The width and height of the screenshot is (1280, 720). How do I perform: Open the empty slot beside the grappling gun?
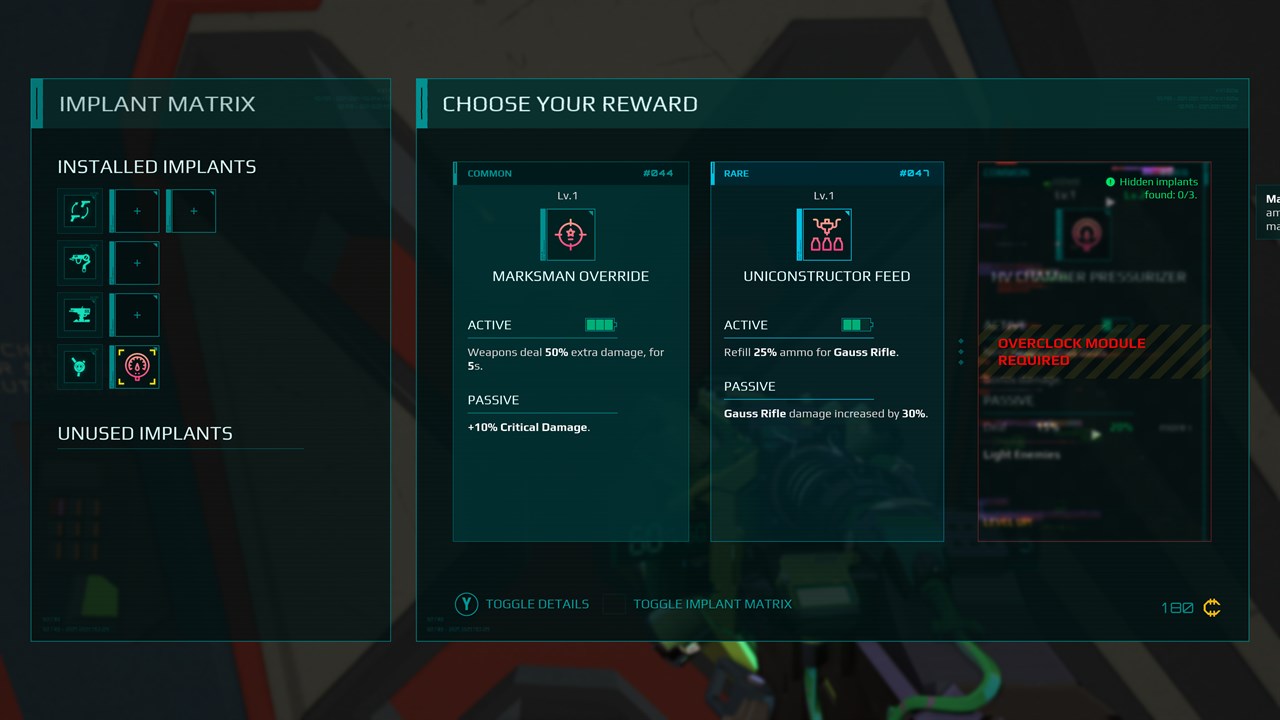[x=137, y=263]
